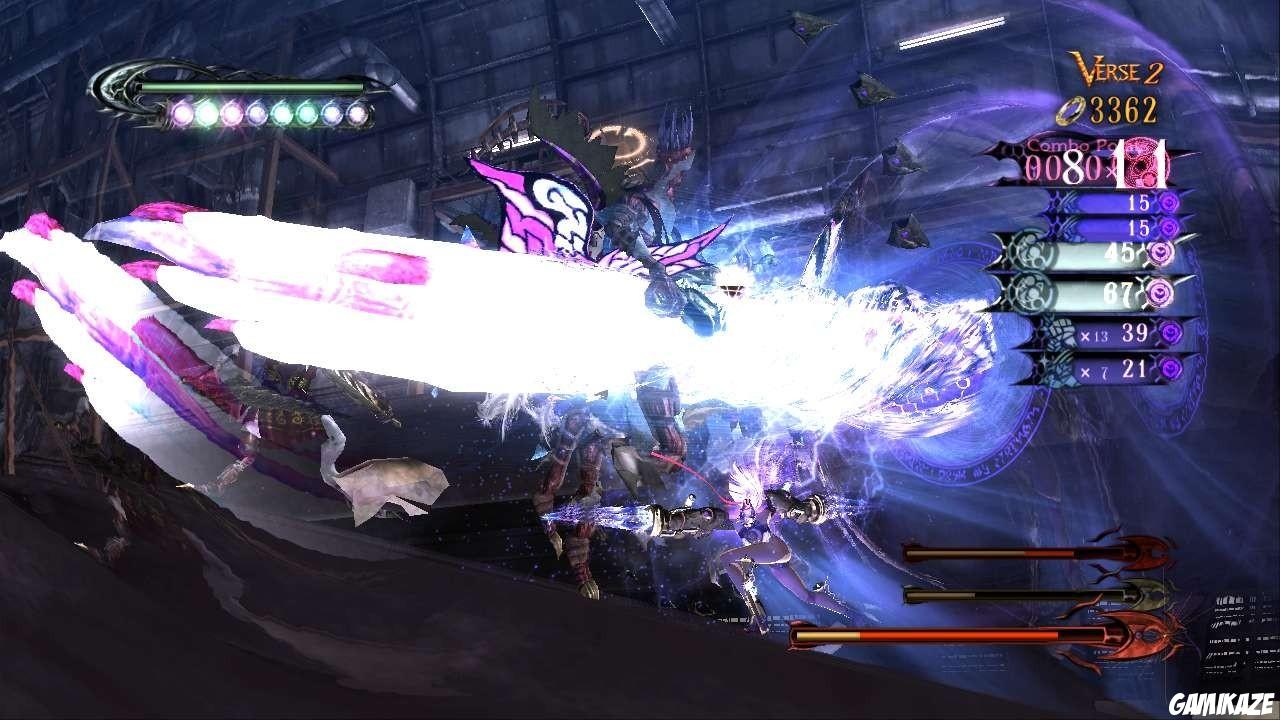Select the purple orb icon near the x13 39 counter
1280x720 pixels.
[1172, 331]
